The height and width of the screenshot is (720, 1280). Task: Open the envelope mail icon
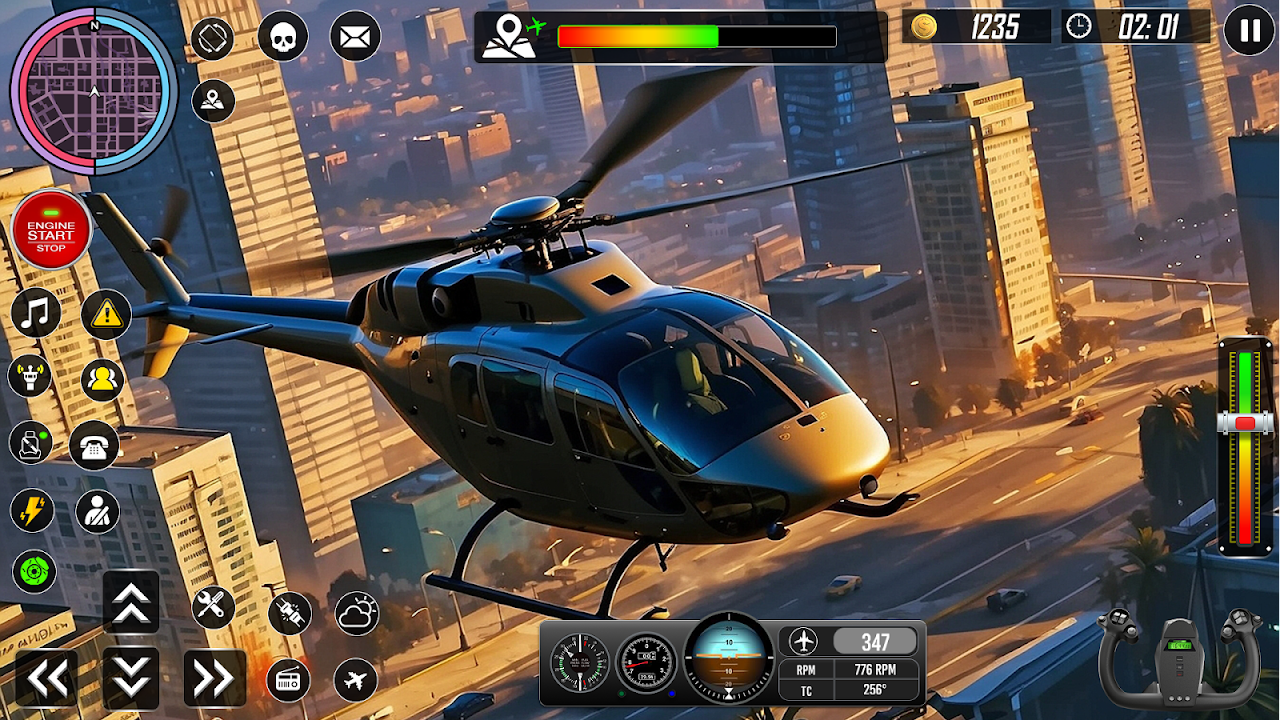[354, 38]
